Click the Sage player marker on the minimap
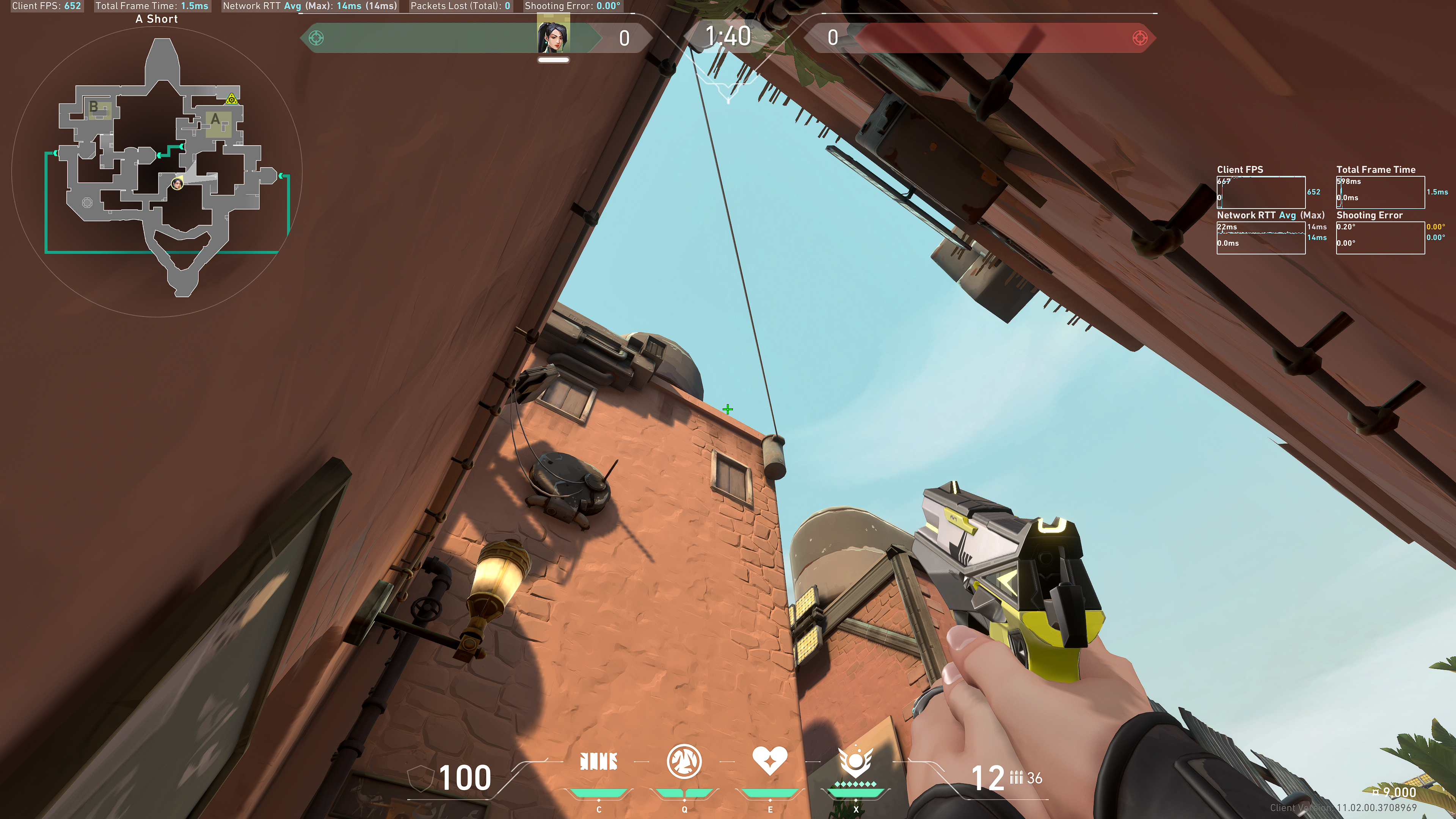The image size is (1456, 819). [177, 183]
